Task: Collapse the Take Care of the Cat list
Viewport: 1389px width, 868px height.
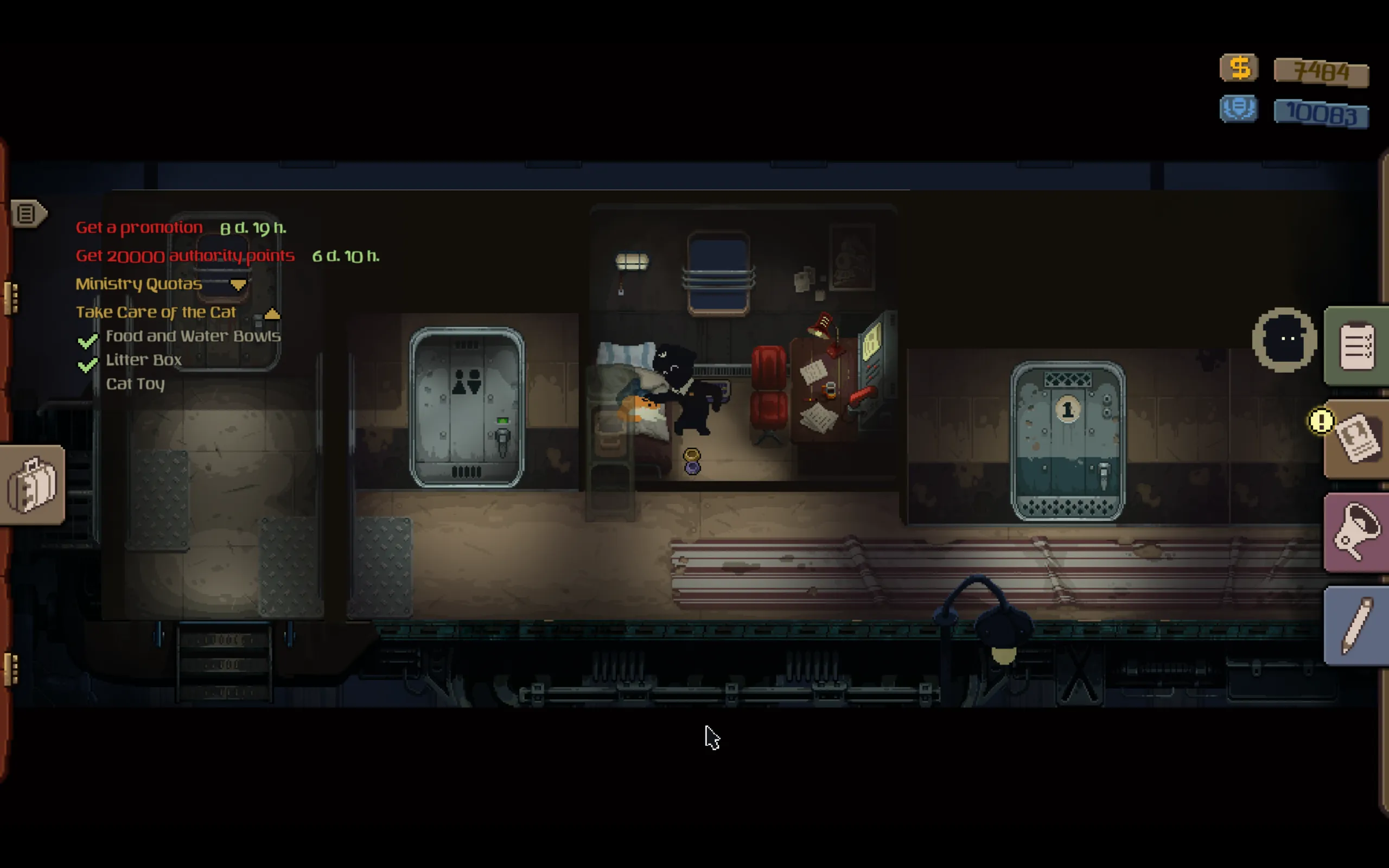Action: pyautogui.click(x=272, y=314)
